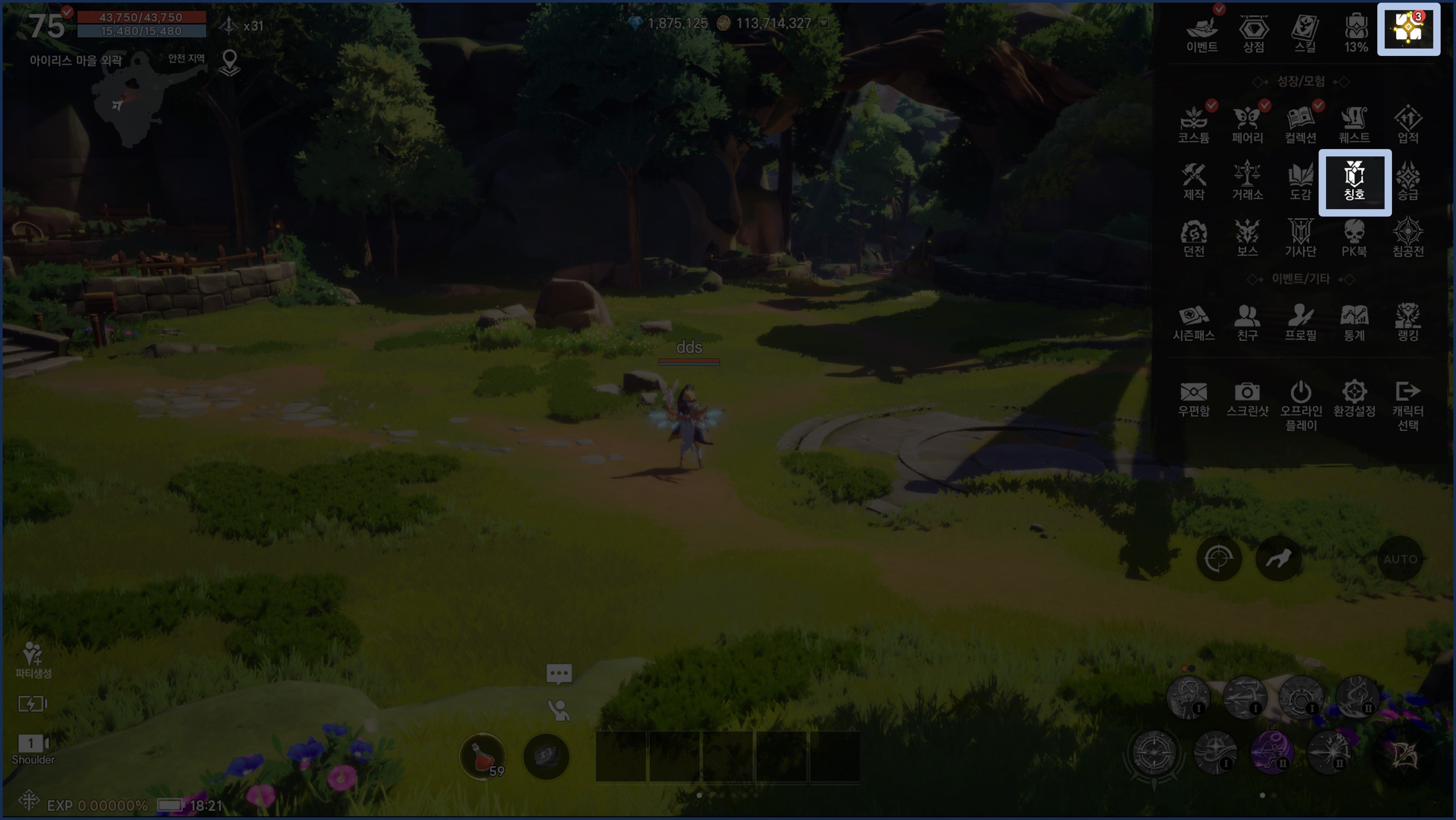This screenshot has height=820, width=1456.
Task: Open the 코스튬 costume menu
Action: click(x=1194, y=125)
